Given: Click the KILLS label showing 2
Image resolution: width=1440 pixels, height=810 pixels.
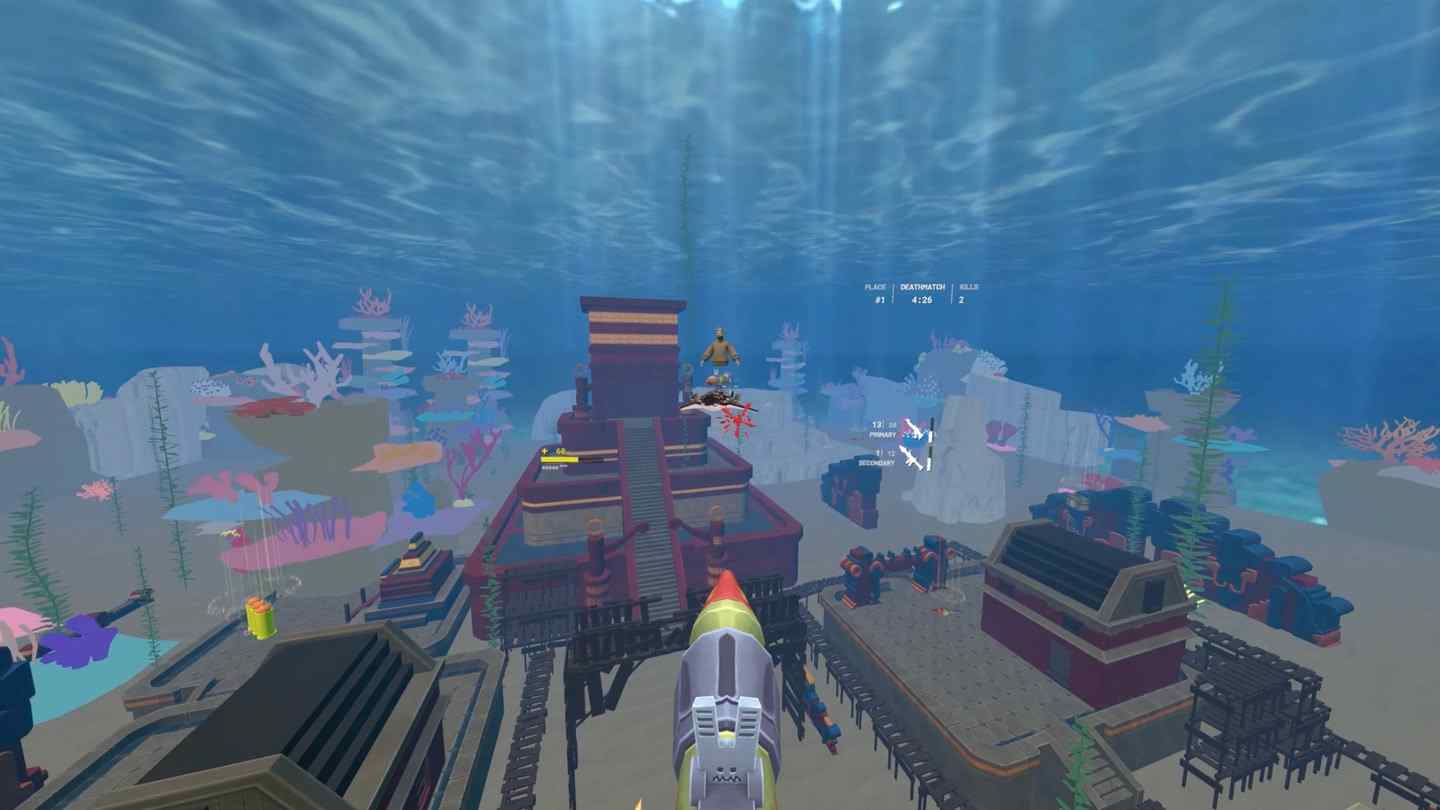Looking at the screenshot, I should 967,292.
